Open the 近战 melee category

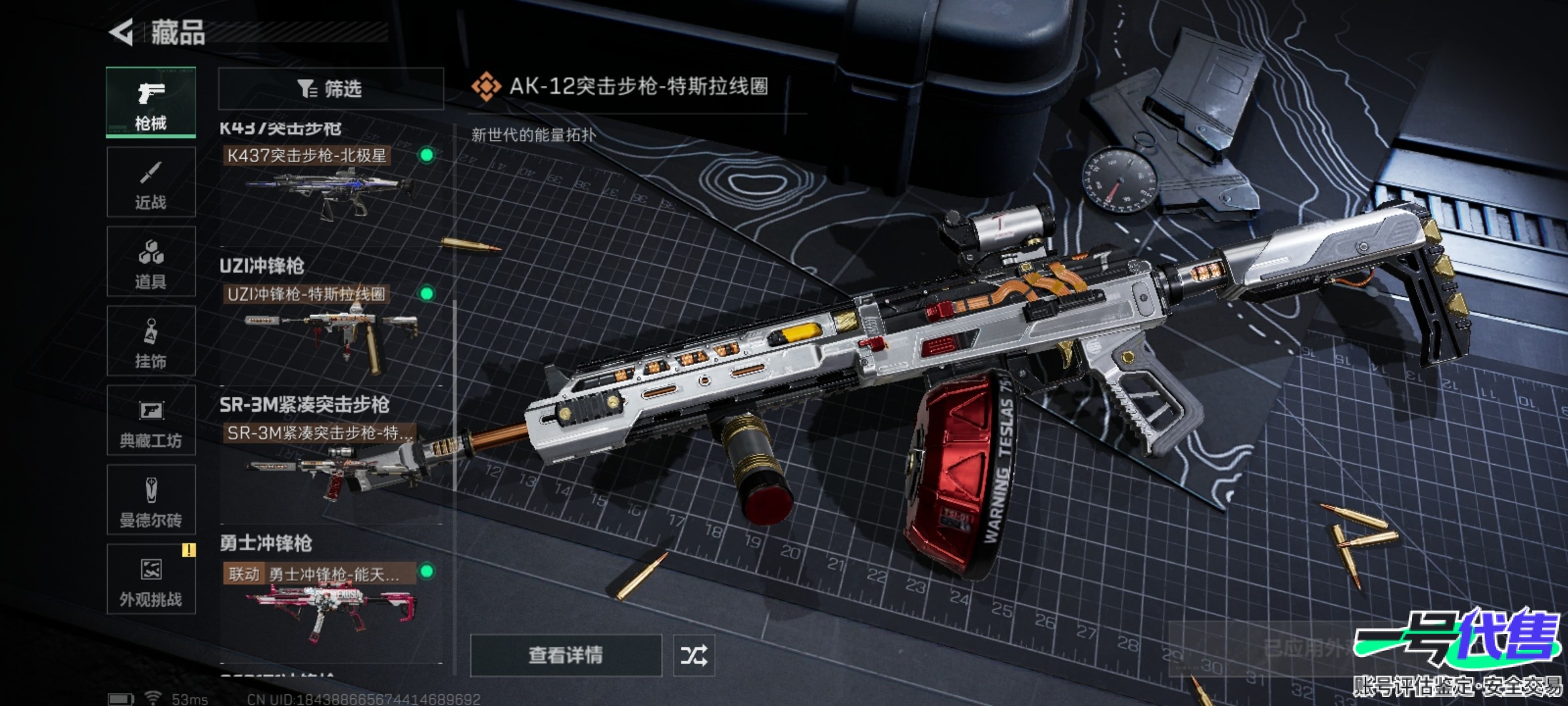[x=151, y=182]
